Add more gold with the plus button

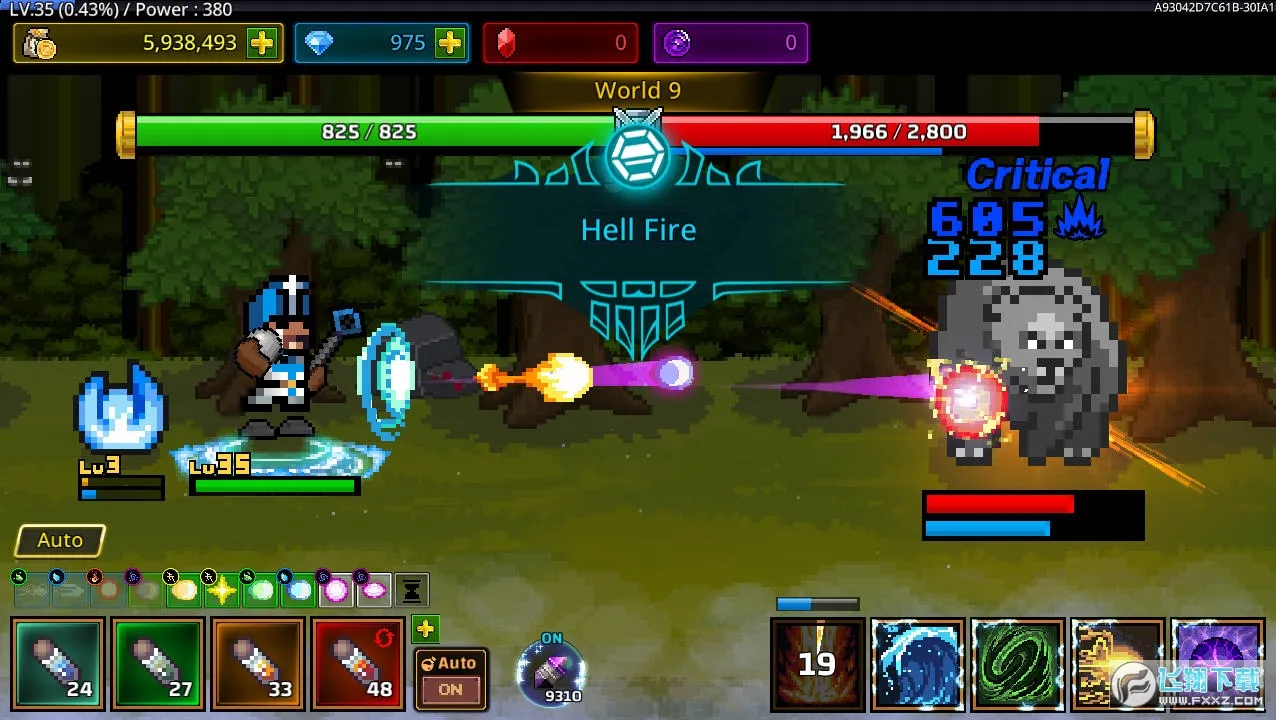(262, 43)
